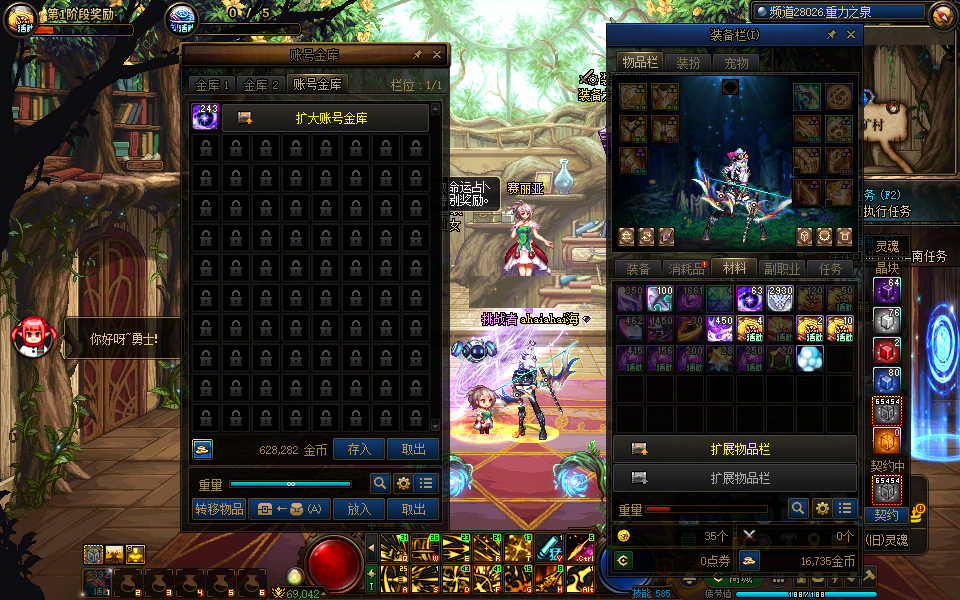Open the 副职业 sub-profession tab
960x600 pixels.
point(782,269)
